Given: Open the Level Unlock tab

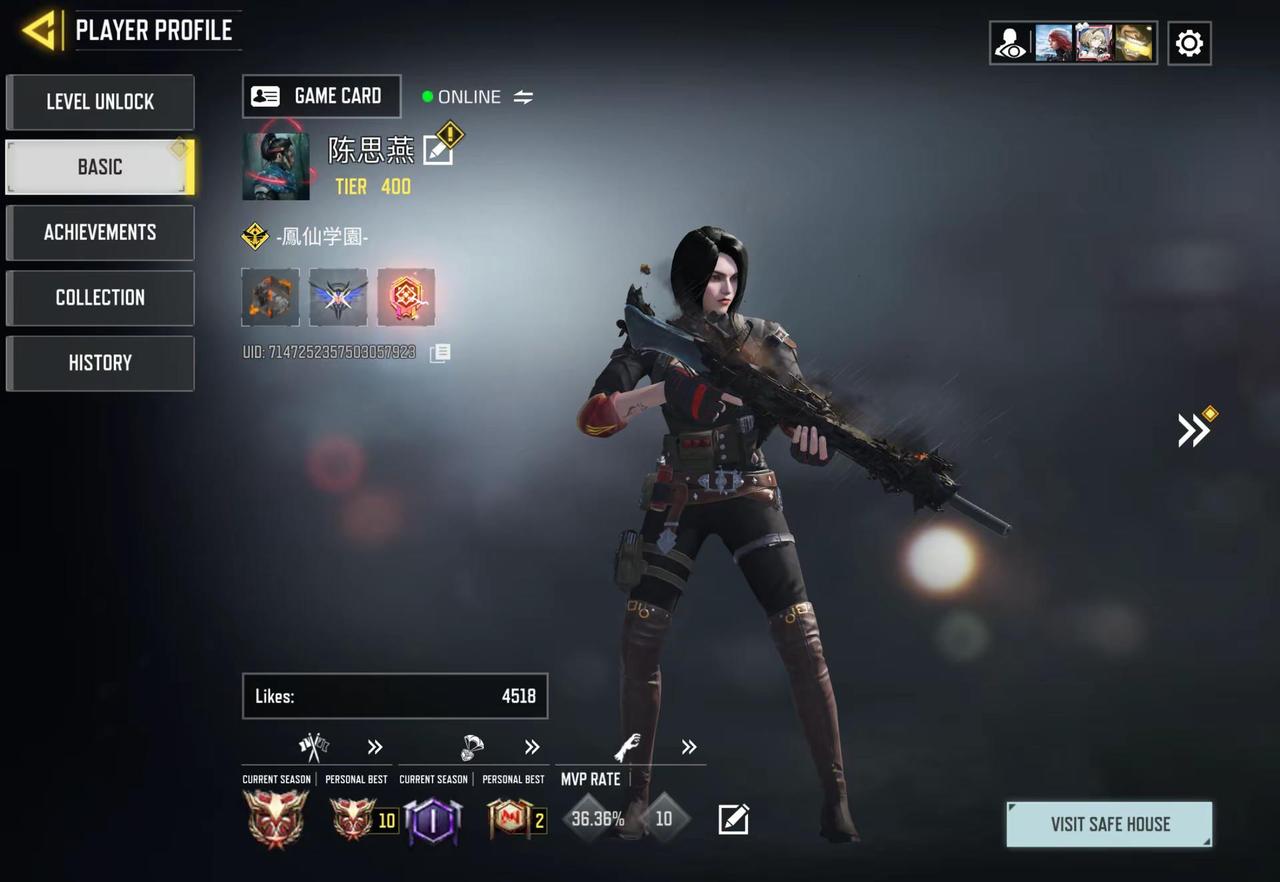Looking at the screenshot, I should (100, 102).
